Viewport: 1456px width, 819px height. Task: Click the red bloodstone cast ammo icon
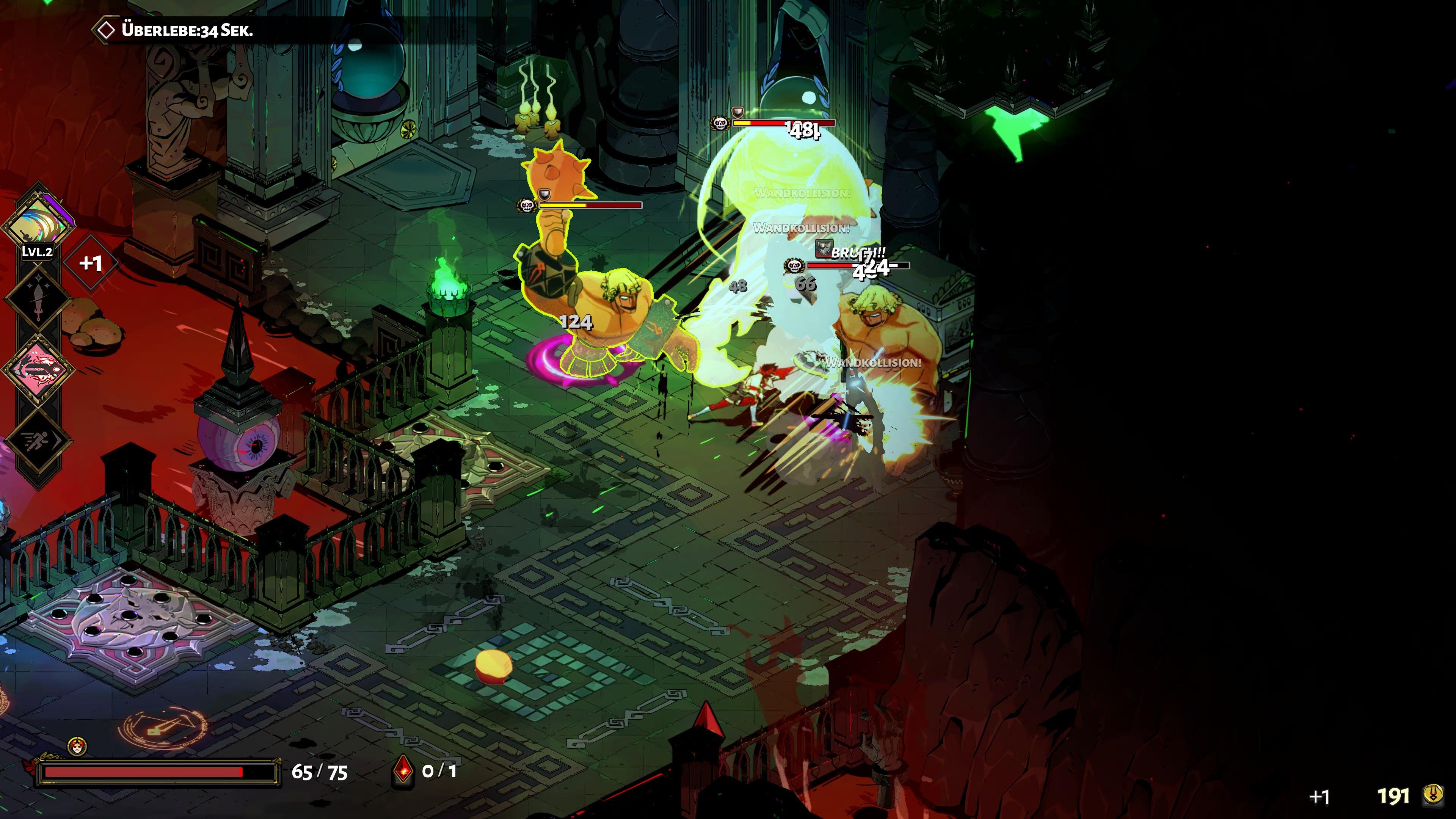(403, 771)
